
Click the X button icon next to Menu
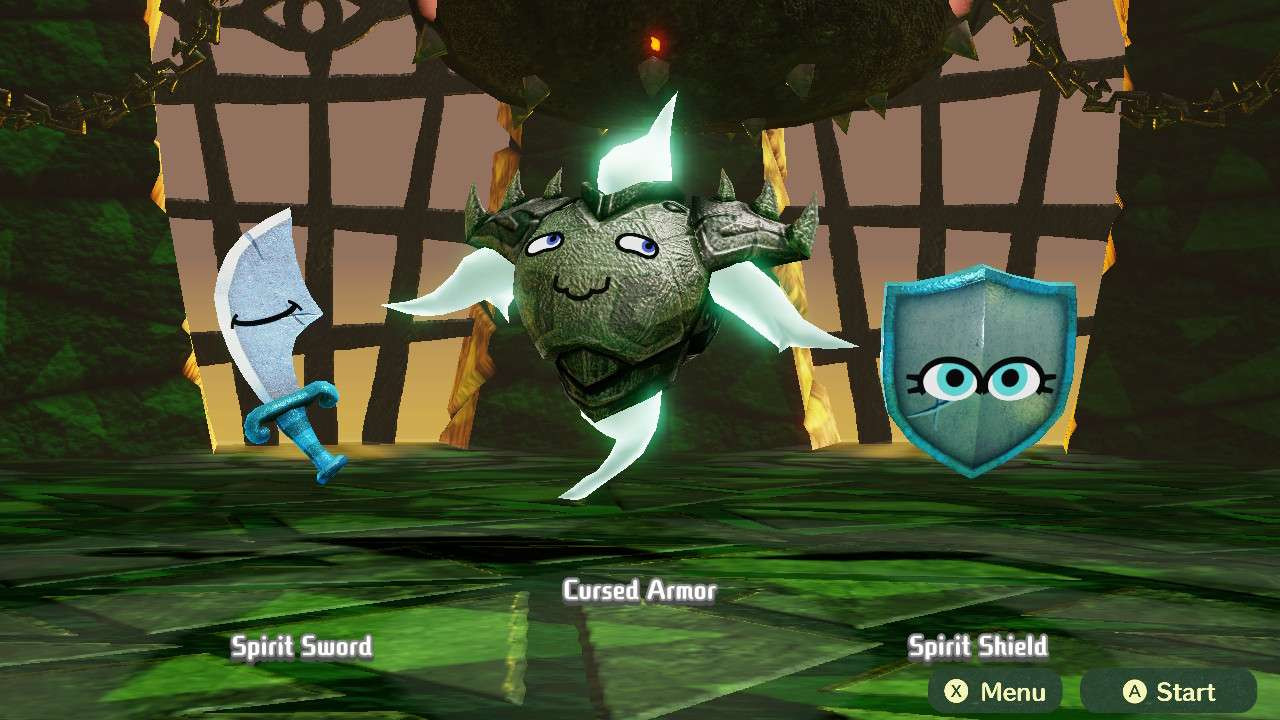(957, 691)
